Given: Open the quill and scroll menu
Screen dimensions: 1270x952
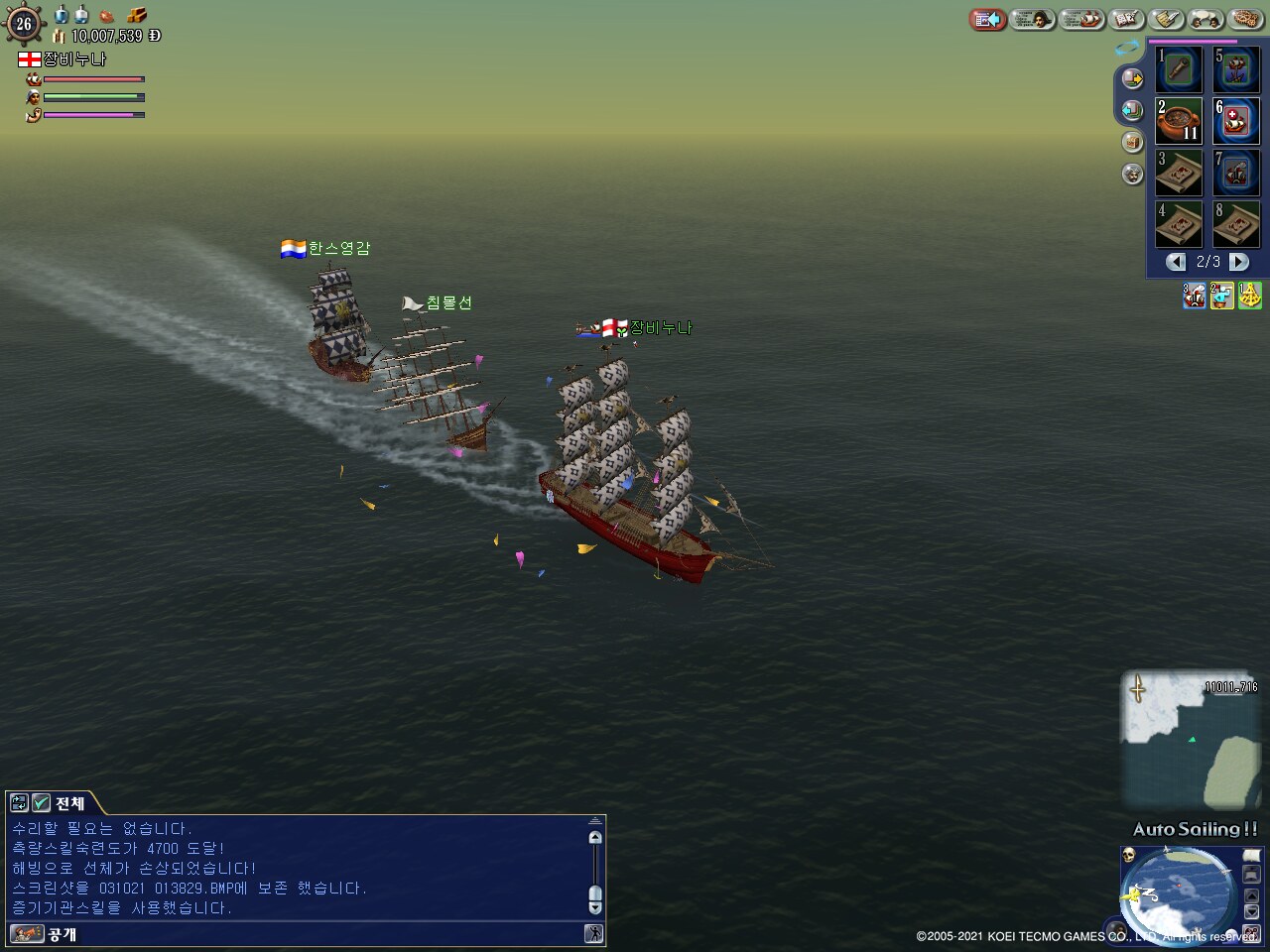Looking at the screenshot, I should pyautogui.click(x=1168, y=19).
